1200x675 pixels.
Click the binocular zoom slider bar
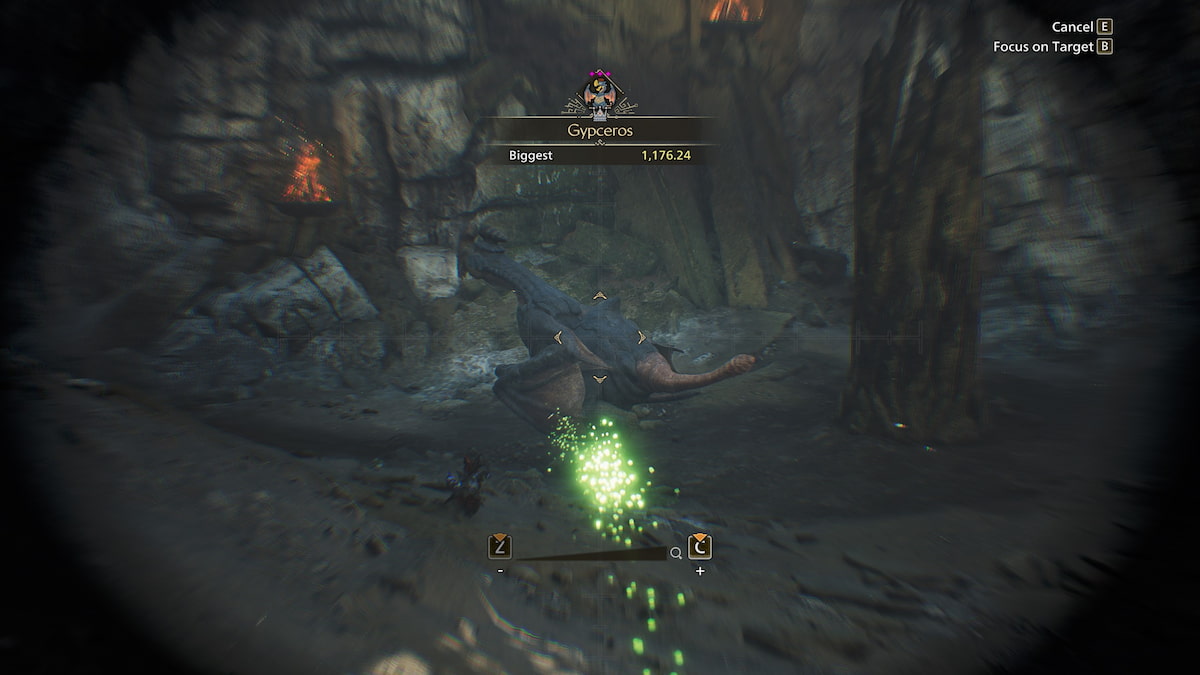[x=590, y=553]
